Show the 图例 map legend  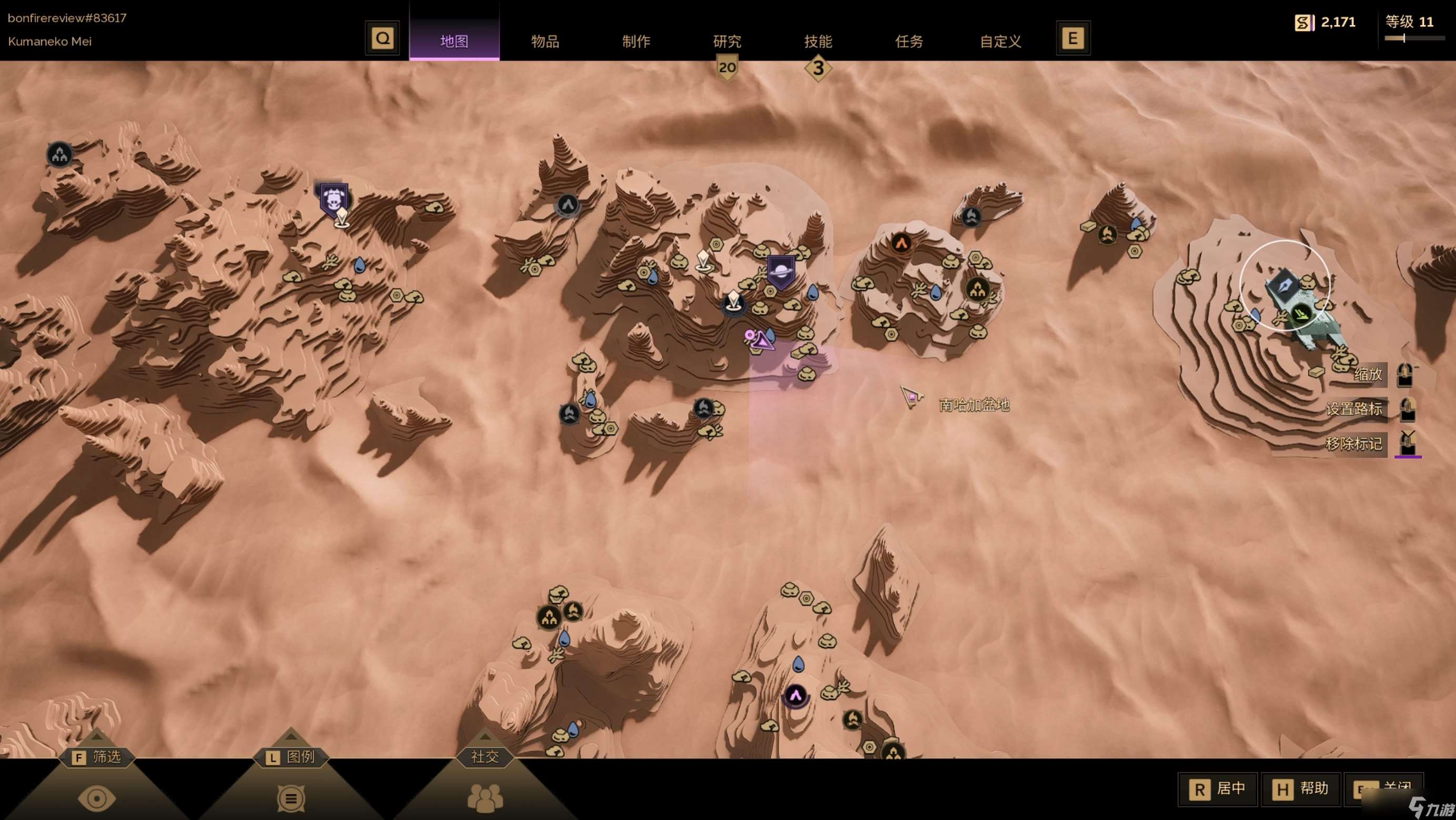pos(290,757)
